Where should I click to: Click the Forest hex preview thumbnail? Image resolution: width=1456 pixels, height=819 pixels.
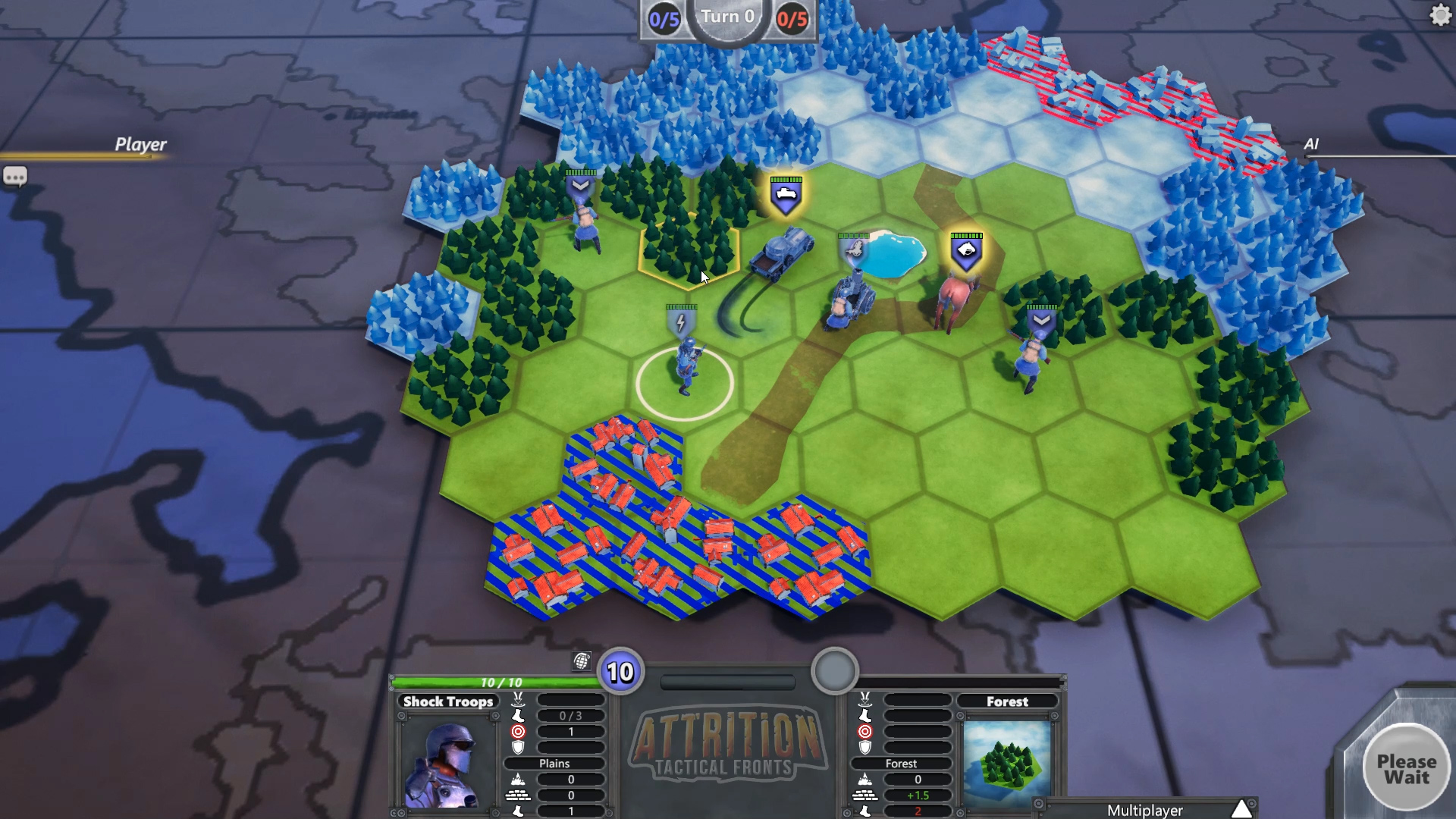(x=1006, y=762)
